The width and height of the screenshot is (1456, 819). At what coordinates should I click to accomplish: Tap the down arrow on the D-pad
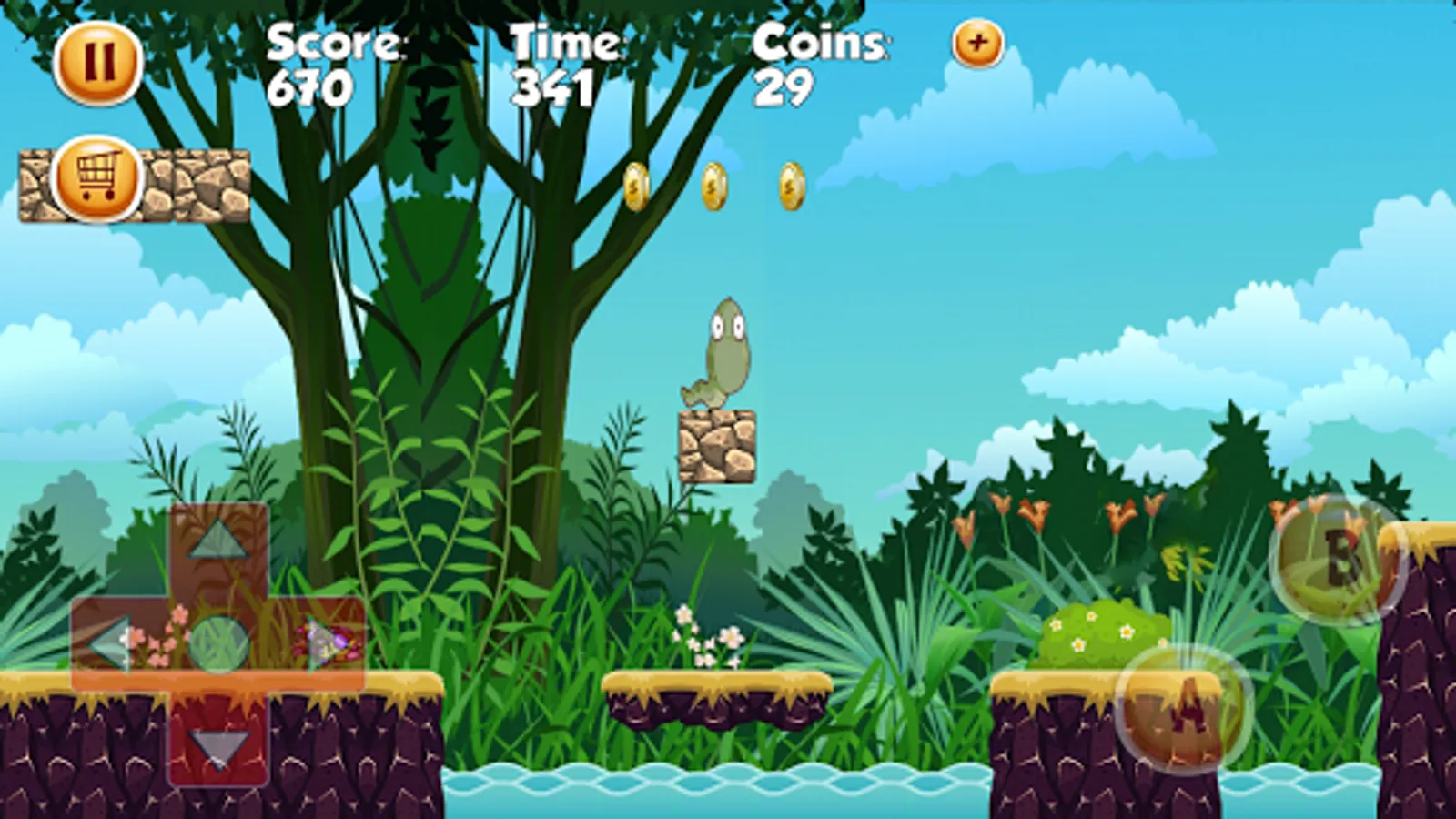point(218,749)
